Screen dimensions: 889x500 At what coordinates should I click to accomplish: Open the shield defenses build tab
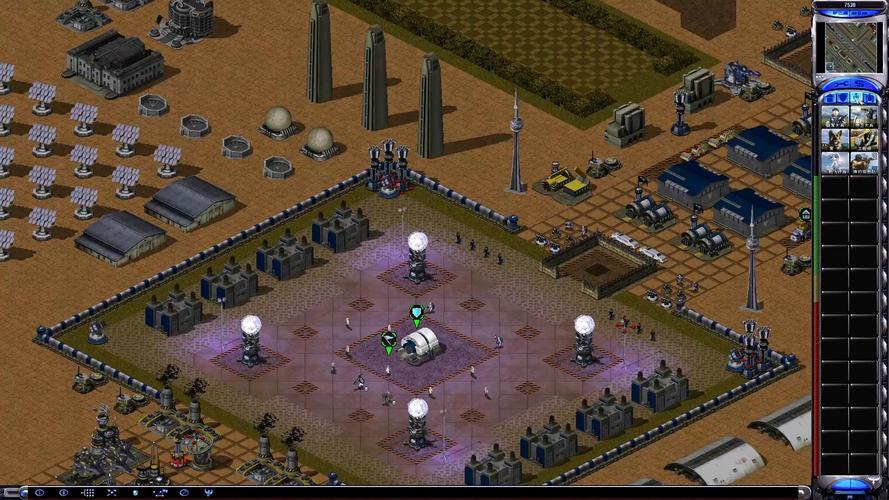[x=841, y=98]
